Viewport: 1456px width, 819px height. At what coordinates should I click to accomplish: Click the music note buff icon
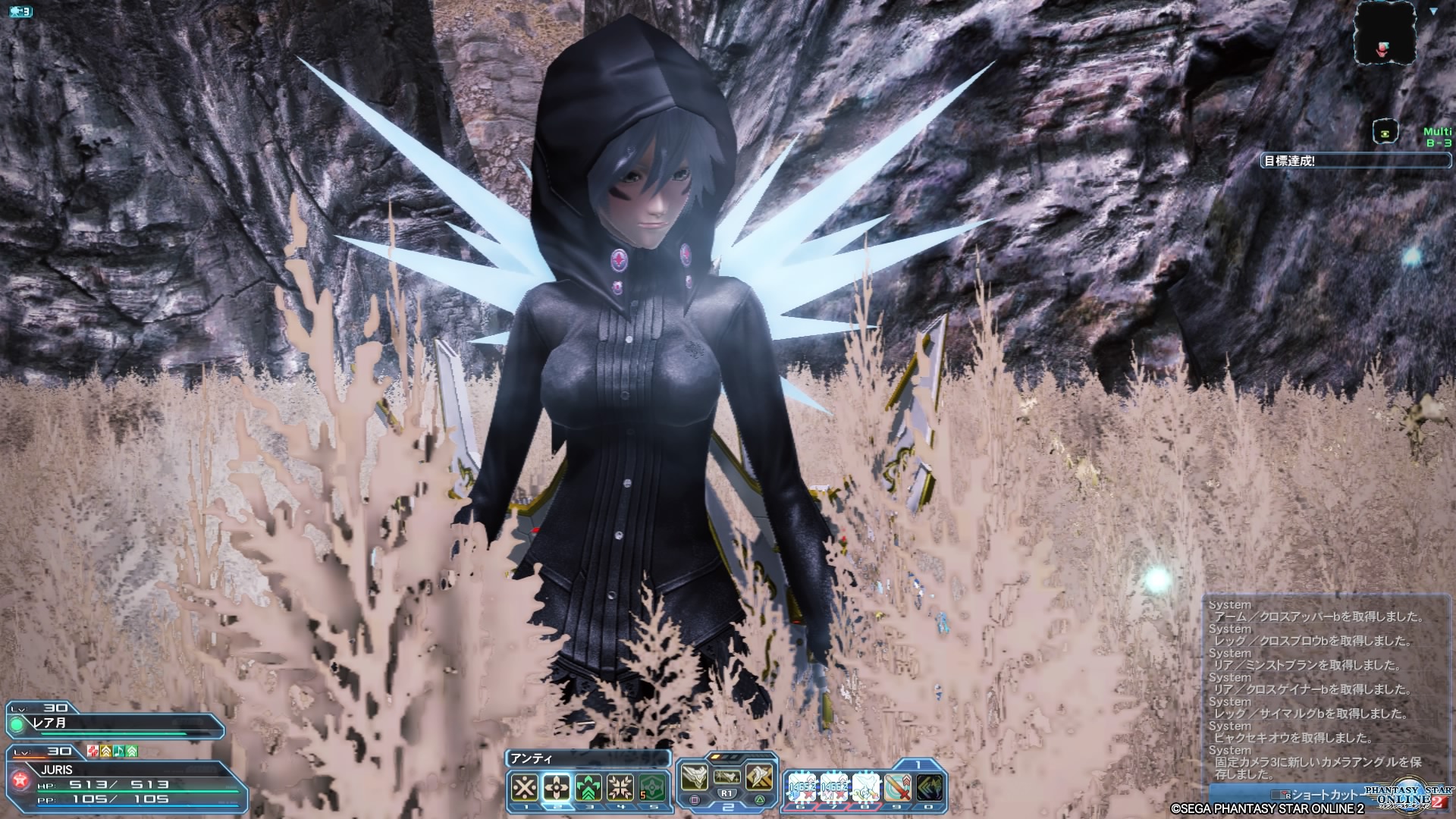click(119, 752)
